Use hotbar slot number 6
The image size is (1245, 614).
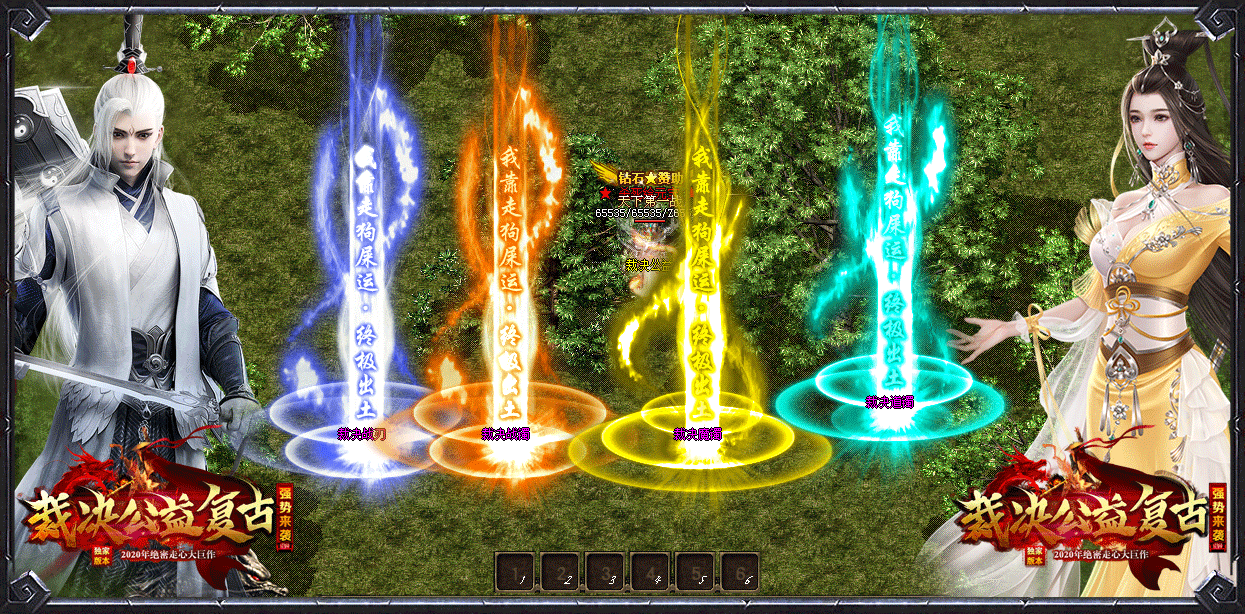click(739, 572)
